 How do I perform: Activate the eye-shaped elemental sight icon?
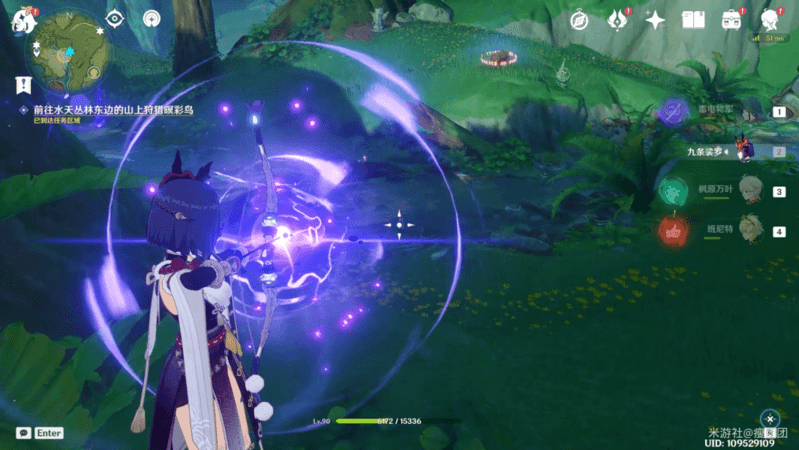pyautogui.click(x=114, y=19)
